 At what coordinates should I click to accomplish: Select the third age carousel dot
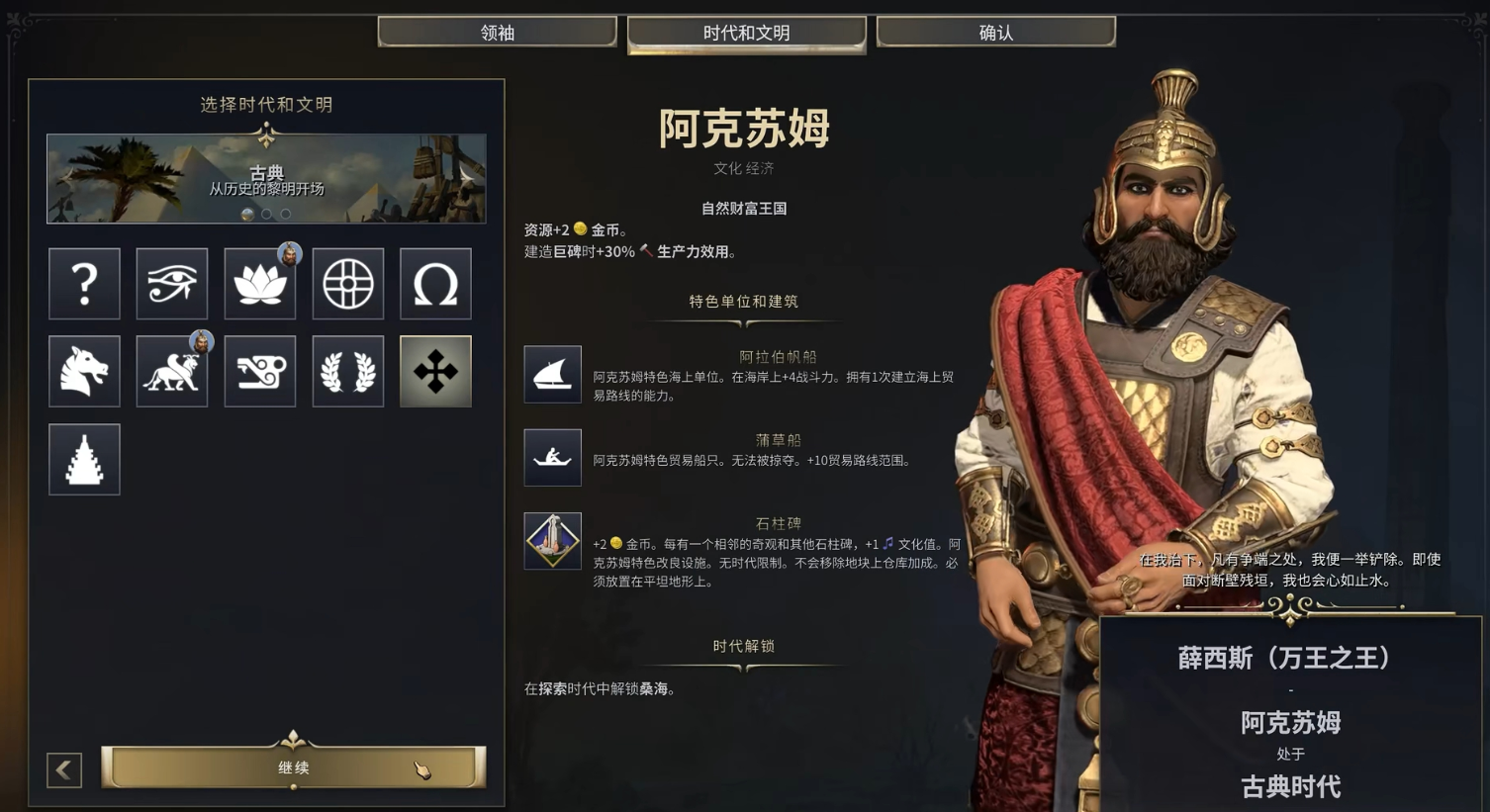[285, 215]
